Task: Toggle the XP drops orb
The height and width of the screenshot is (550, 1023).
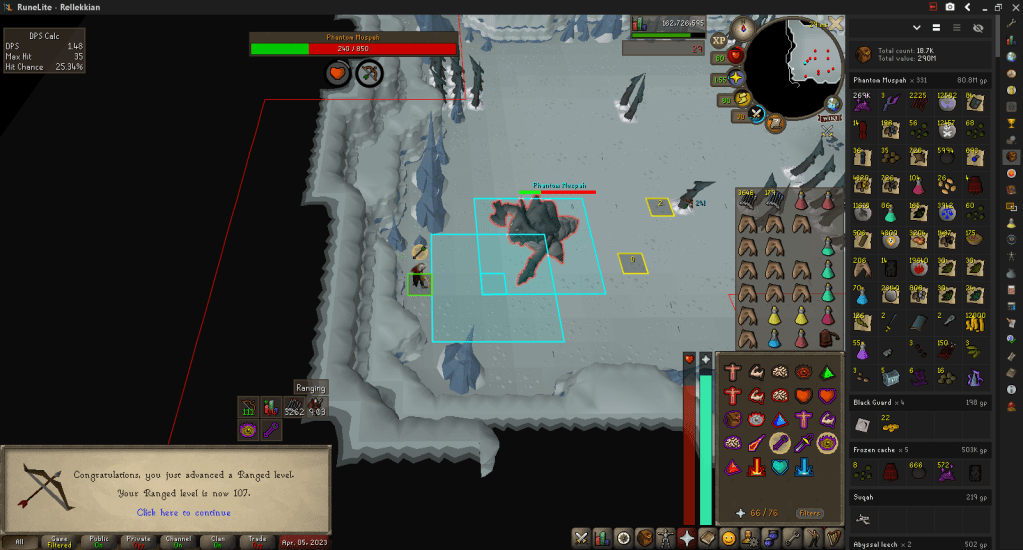Action: 720,41
